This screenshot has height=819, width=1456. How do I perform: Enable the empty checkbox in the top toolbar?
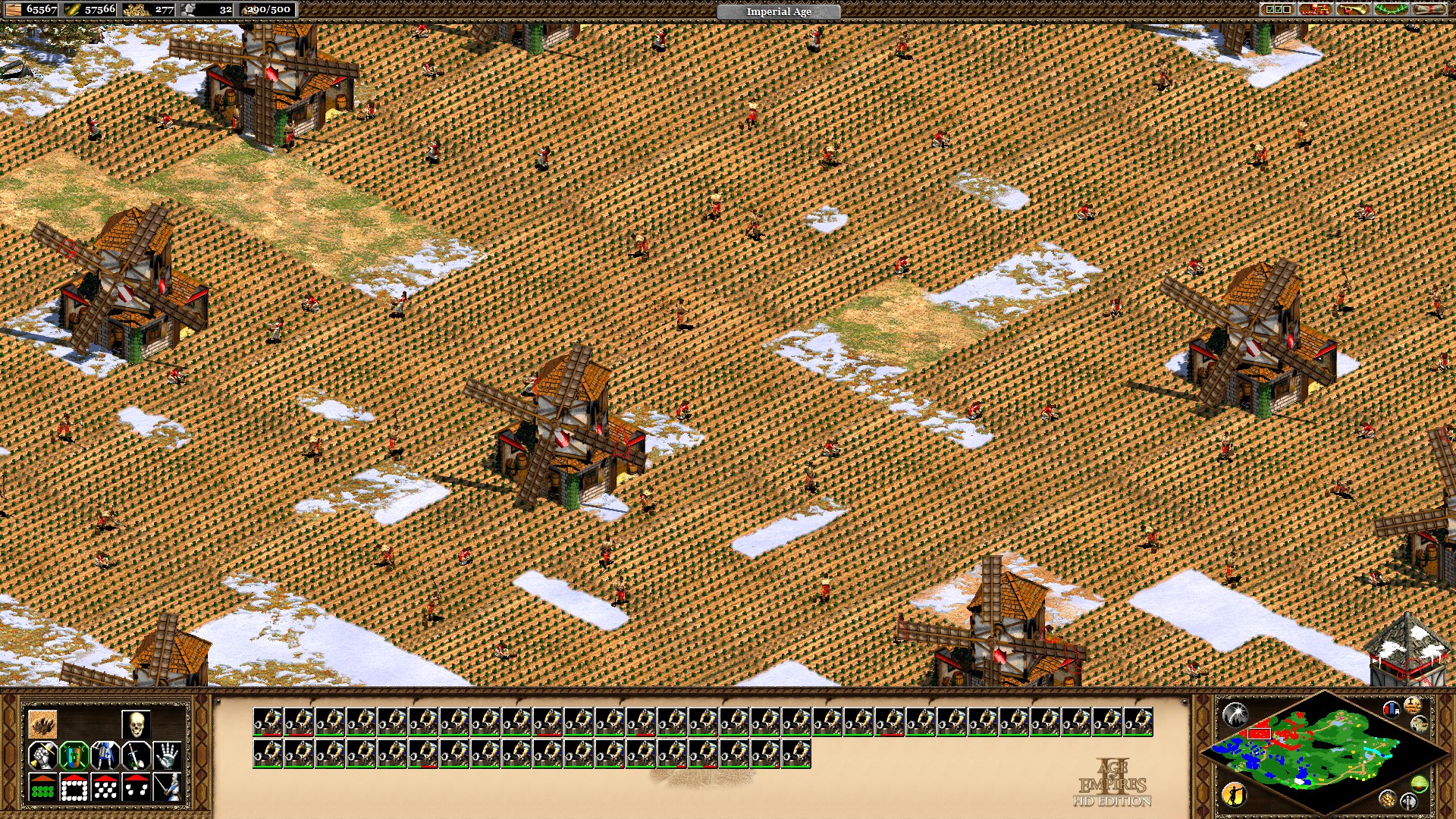point(1287,9)
